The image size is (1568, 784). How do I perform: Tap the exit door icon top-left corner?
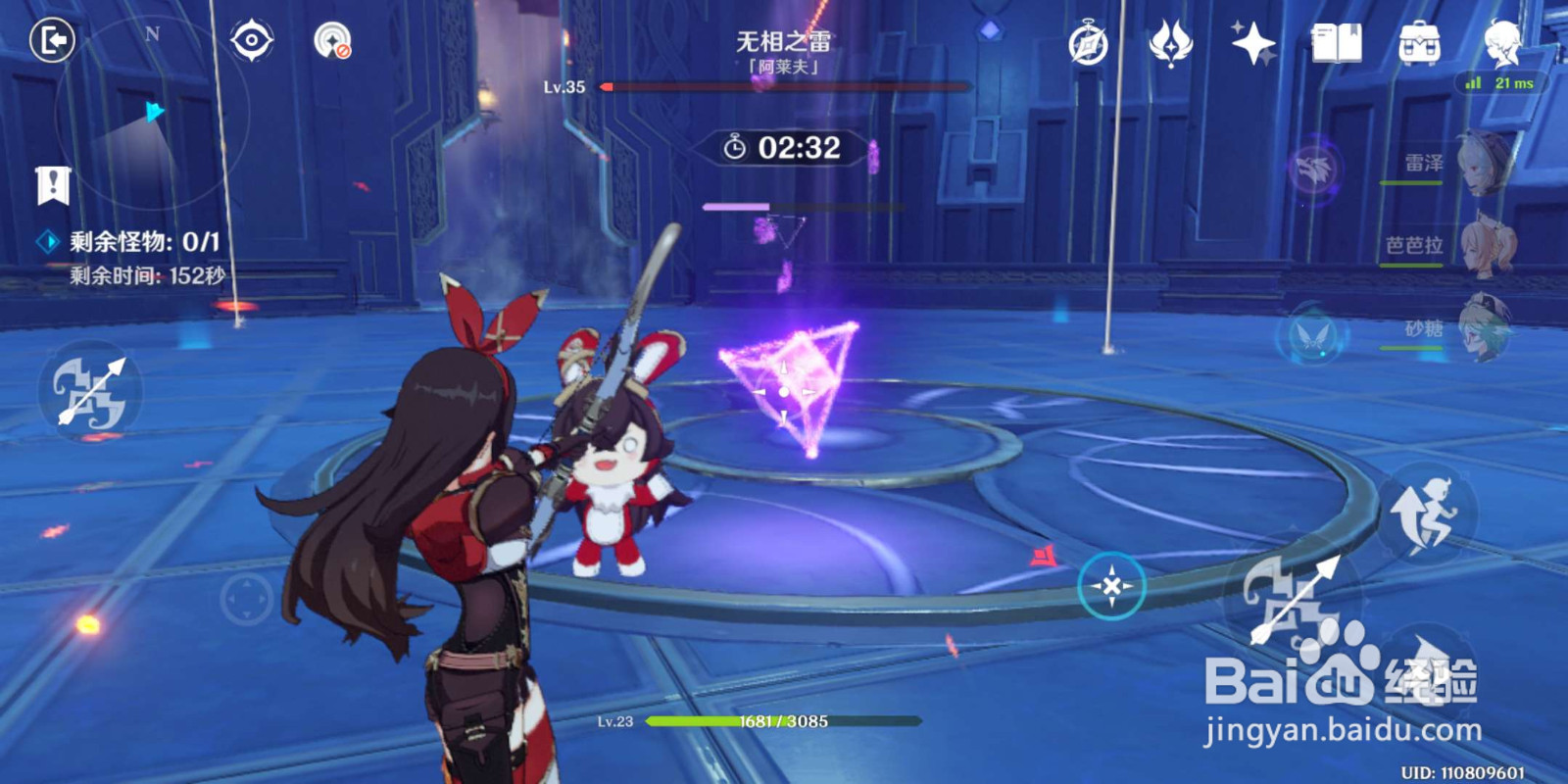[51, 38]
